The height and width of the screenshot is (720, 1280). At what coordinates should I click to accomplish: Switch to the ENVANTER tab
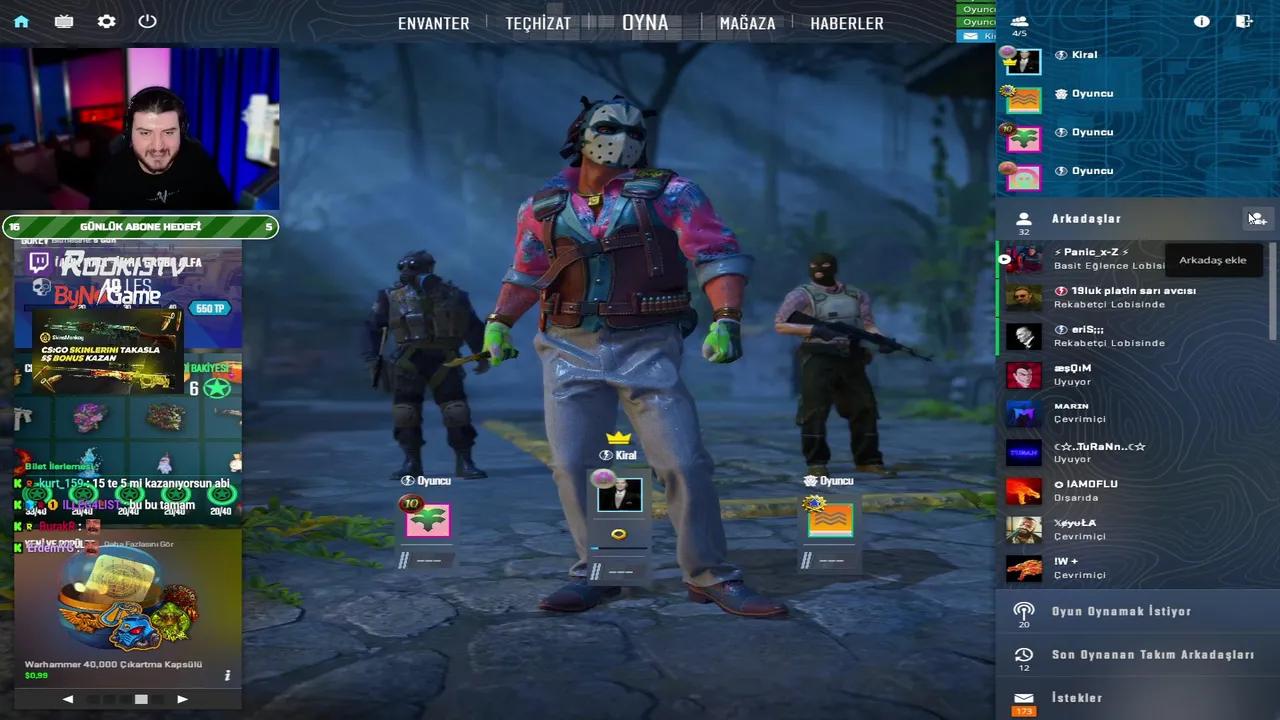(433, 22)
